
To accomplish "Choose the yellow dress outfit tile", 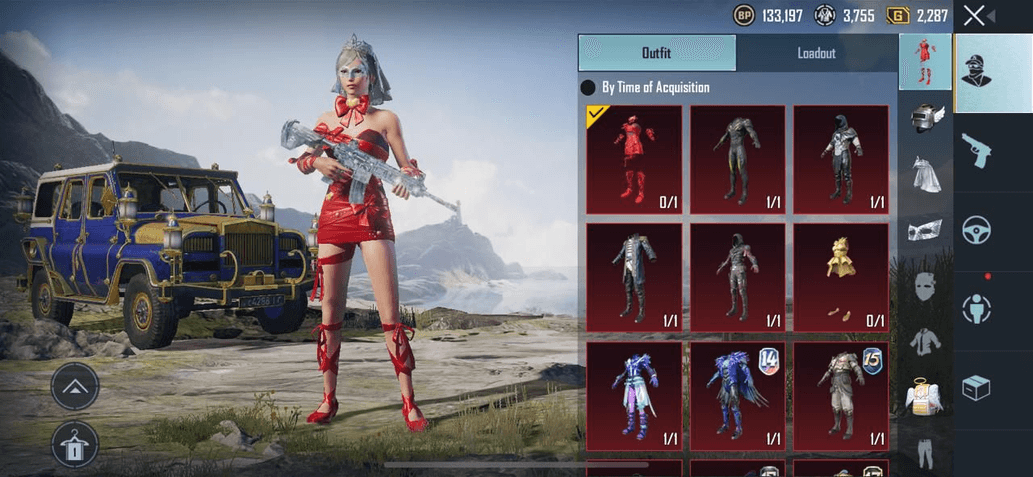I will pyautogui.click(x=840, y=277).
